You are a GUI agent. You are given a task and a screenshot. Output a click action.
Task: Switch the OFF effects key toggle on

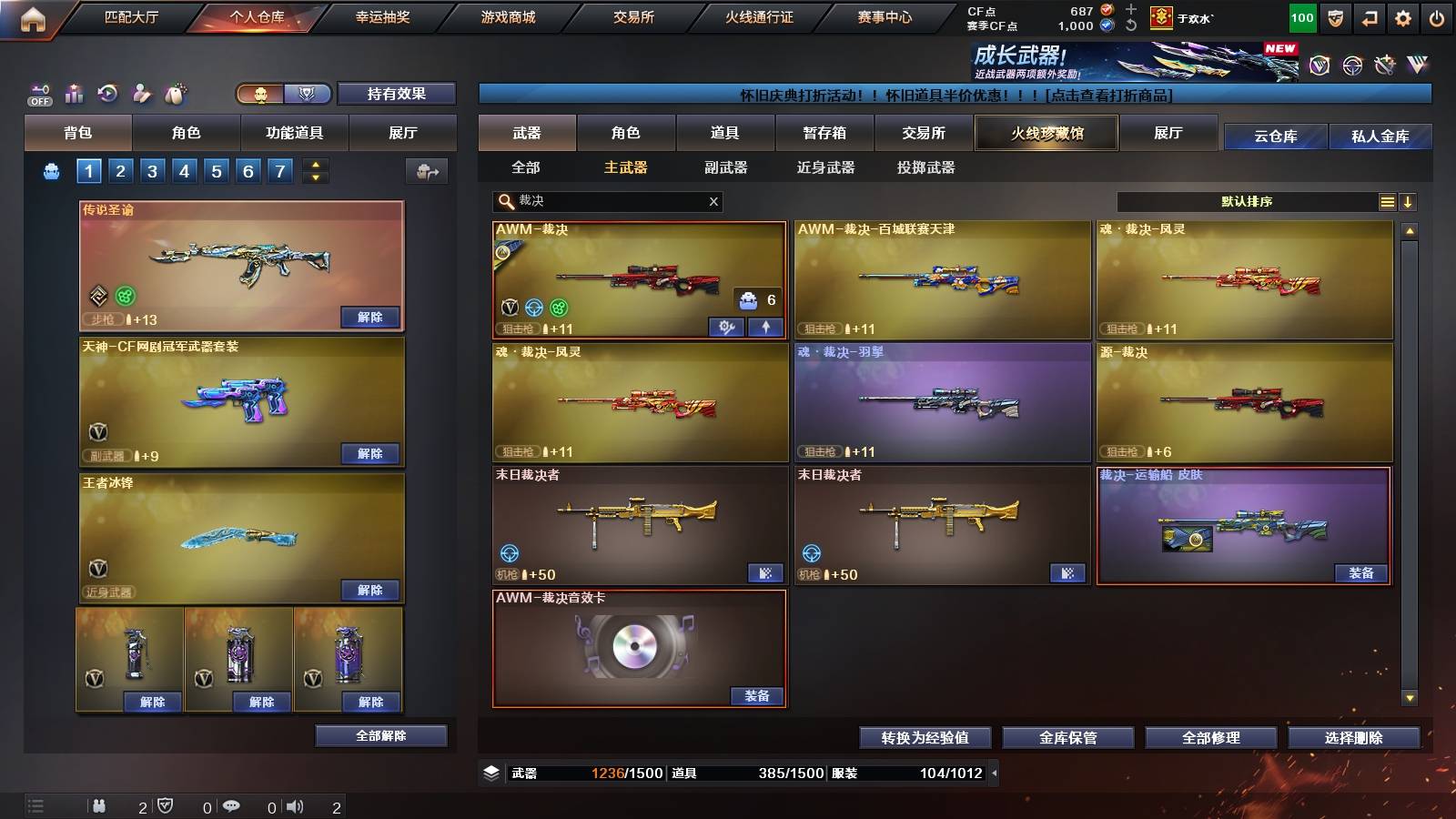(x=38, y=92)
